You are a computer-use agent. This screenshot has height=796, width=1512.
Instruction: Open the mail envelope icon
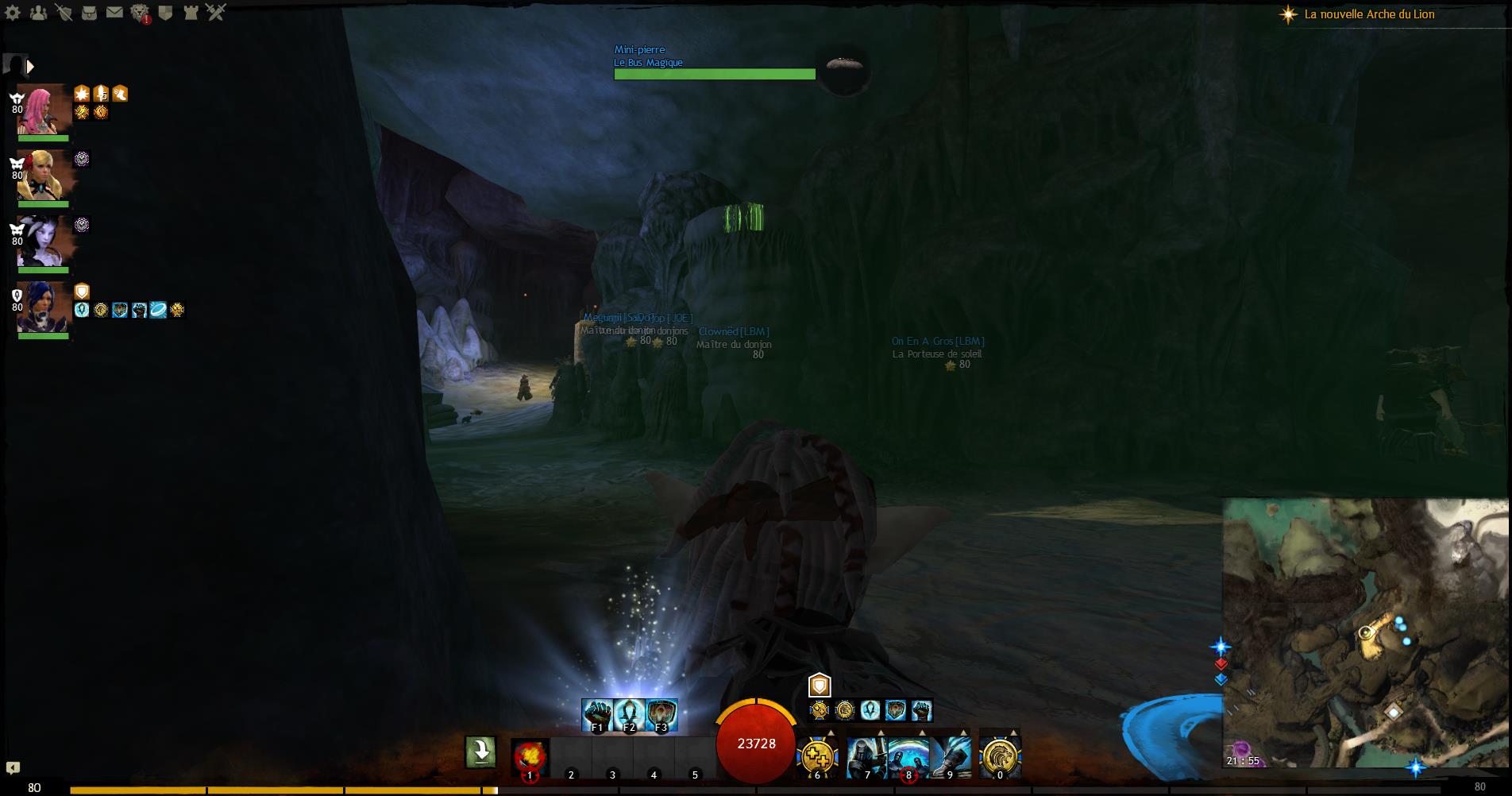(114, 13)
